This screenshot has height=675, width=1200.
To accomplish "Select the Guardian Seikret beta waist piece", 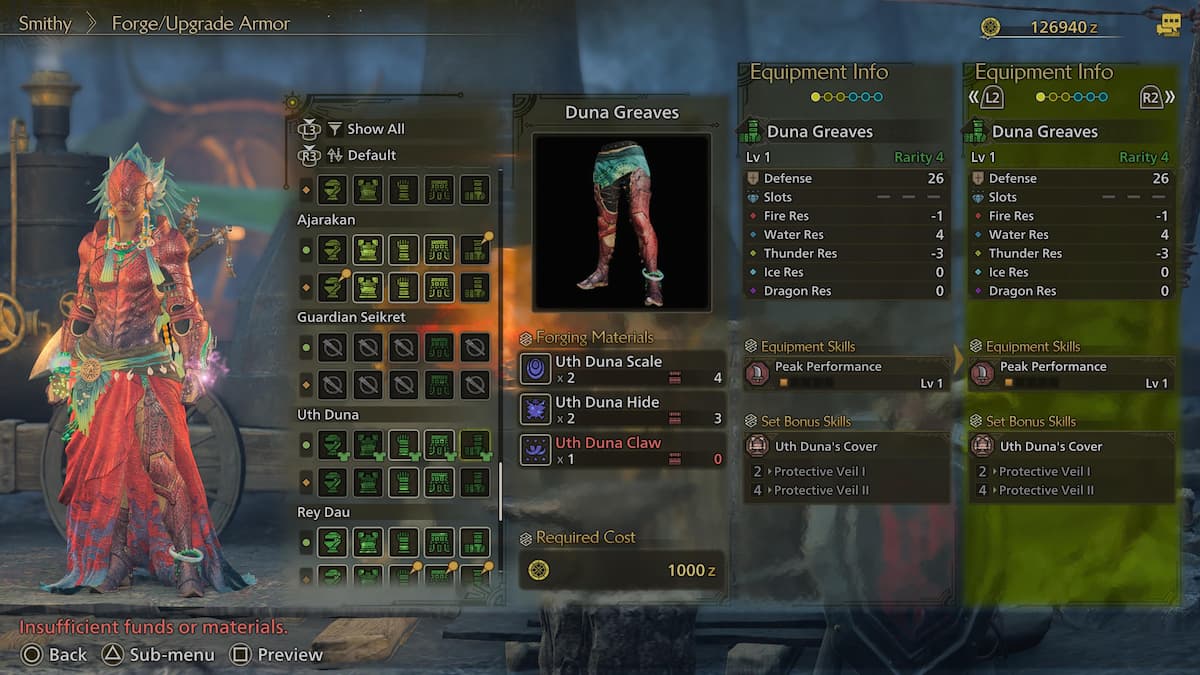I will coord(438,385).
